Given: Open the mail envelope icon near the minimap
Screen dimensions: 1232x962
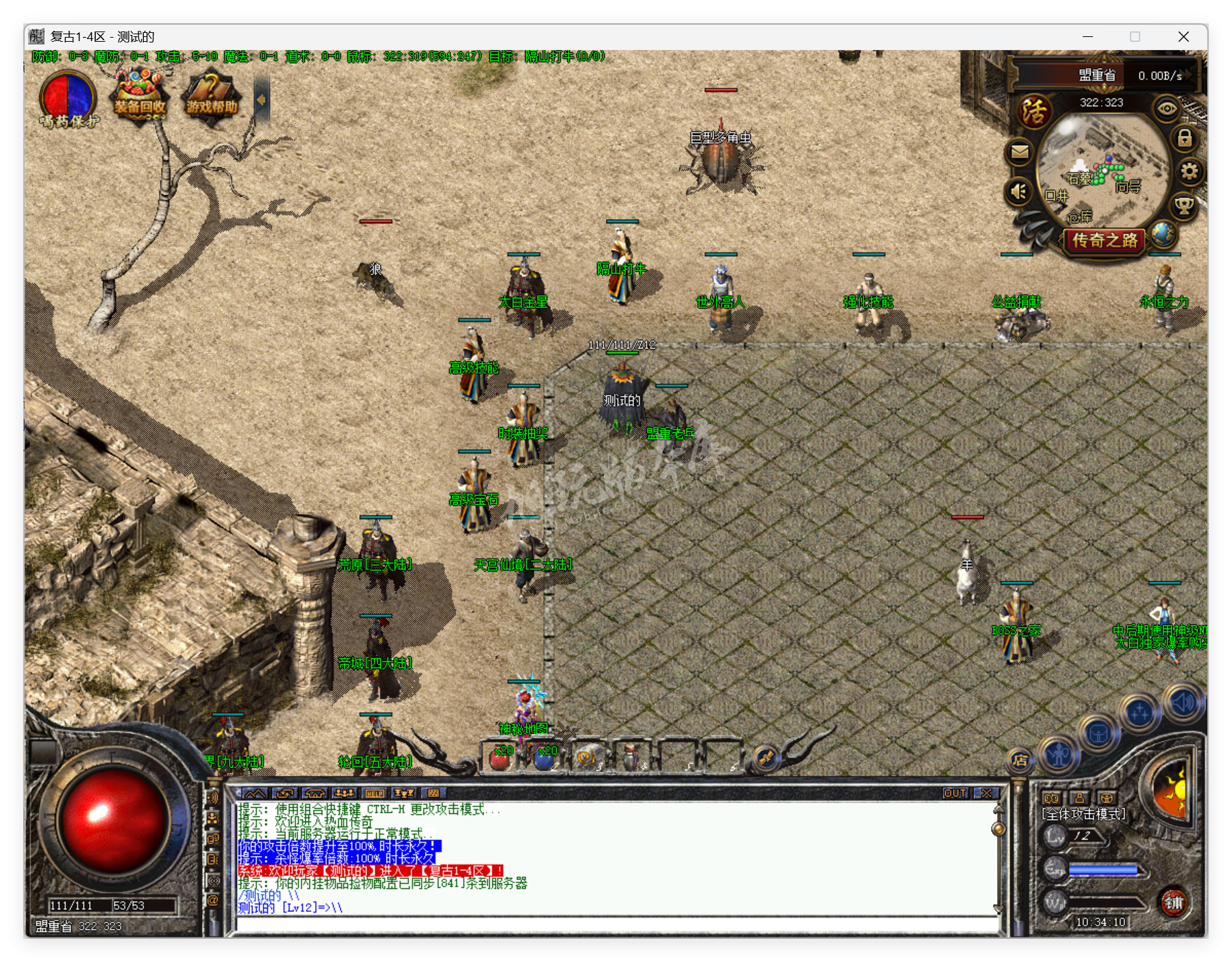Looking at the screenshot, I should [1020, 152].
